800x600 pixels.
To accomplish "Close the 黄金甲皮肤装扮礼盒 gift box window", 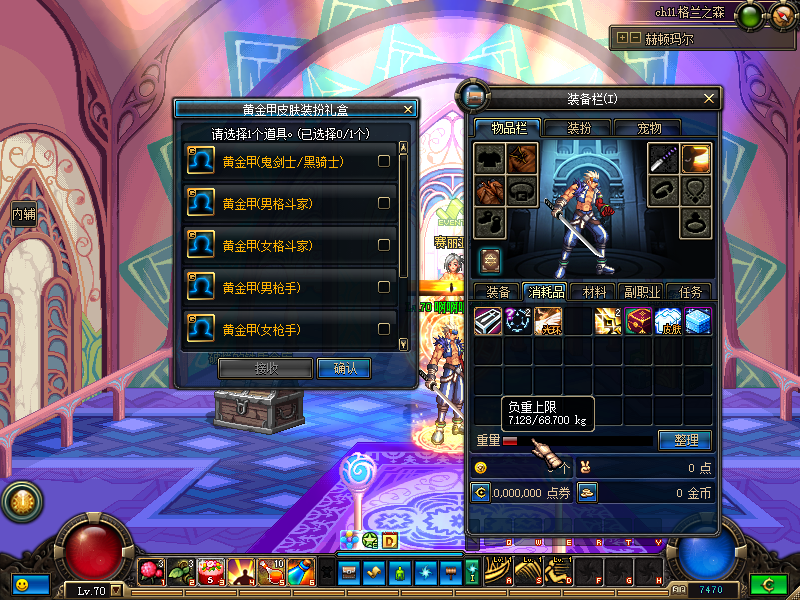I will click(x=407, y=109).
